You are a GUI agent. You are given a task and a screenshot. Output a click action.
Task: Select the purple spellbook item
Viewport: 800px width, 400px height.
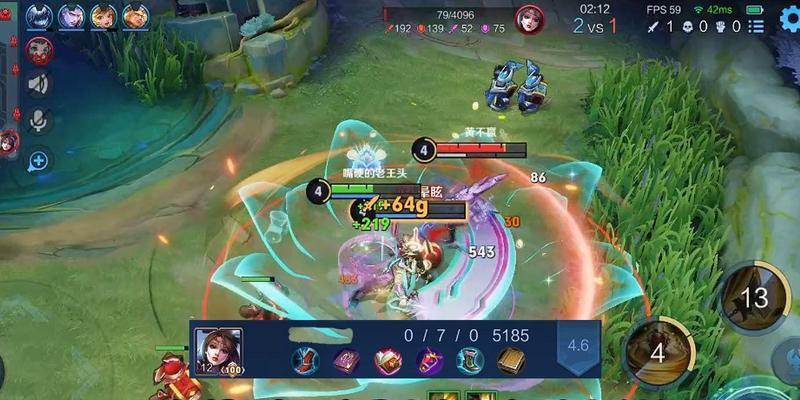[346, 360]
